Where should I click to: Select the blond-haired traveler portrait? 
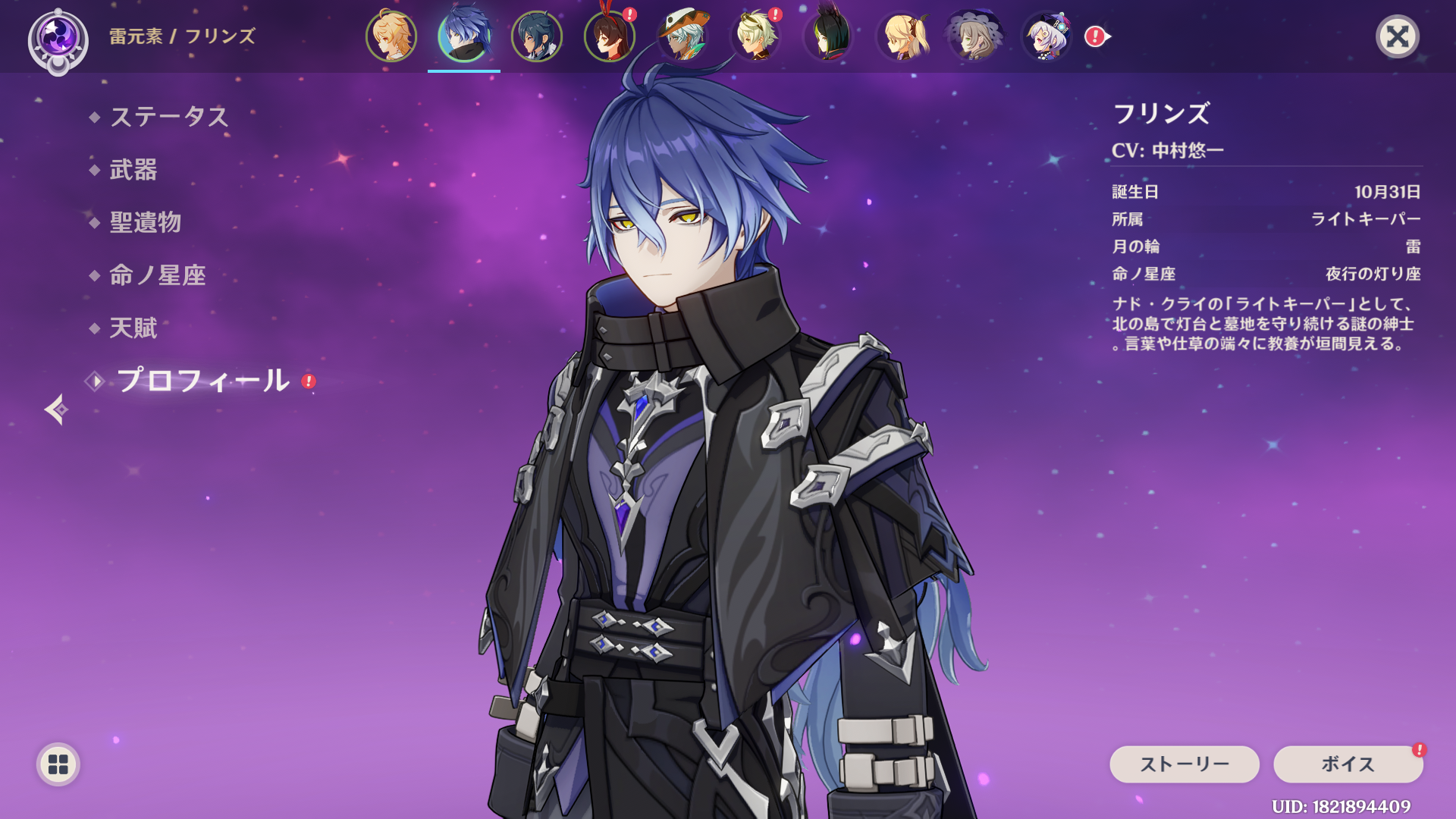[391, 36]
